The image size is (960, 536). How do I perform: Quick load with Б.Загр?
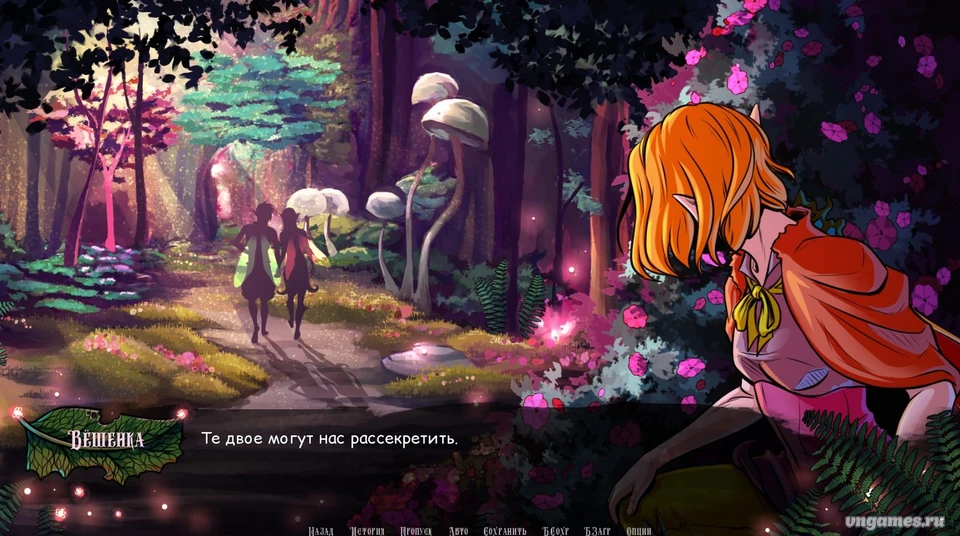pos(601,530)
